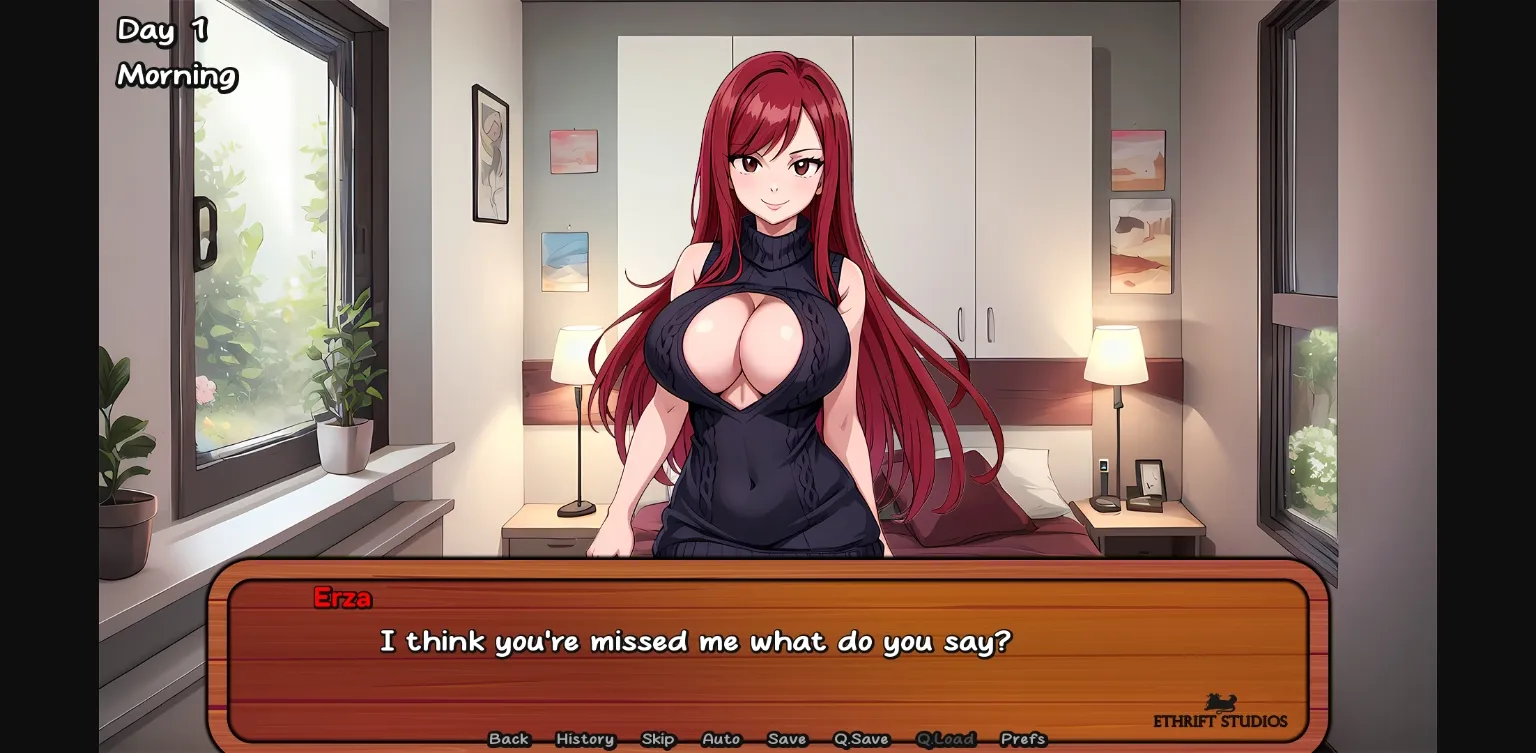Click Auto in the bottom quick menu
This screenshot has height=753, width=1536.
(721, 739)
